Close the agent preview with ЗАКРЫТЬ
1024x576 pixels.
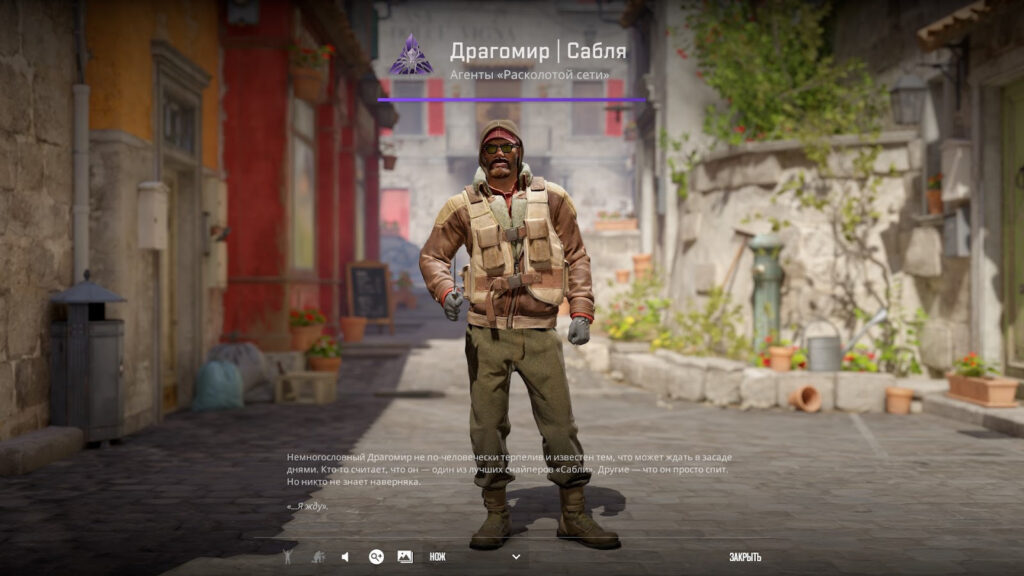click(x=745, y=557)
